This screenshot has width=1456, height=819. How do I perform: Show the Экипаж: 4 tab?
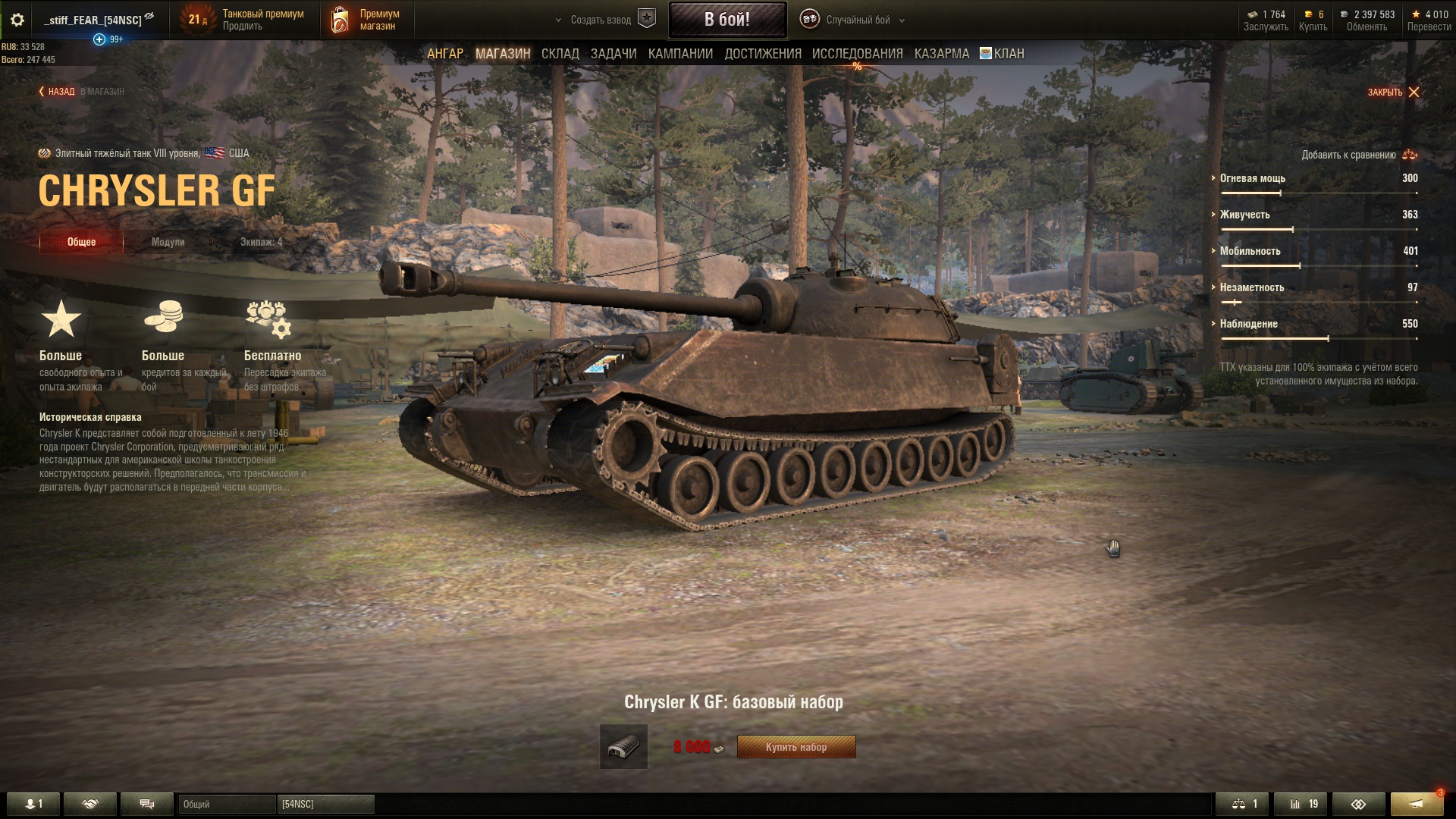click(261, 242)
